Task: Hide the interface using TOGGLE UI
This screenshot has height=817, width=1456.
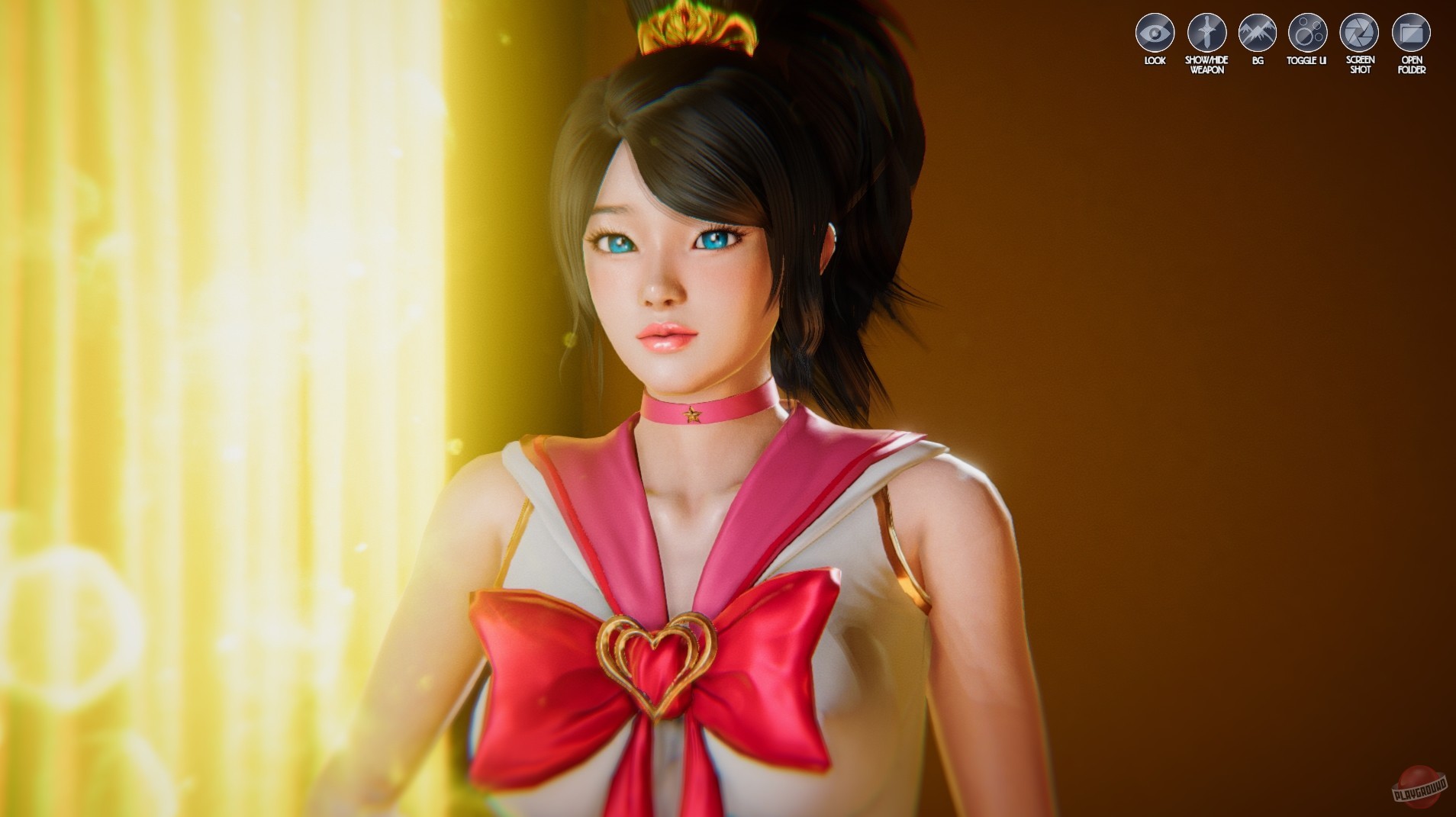Action: pos(1309,33)
